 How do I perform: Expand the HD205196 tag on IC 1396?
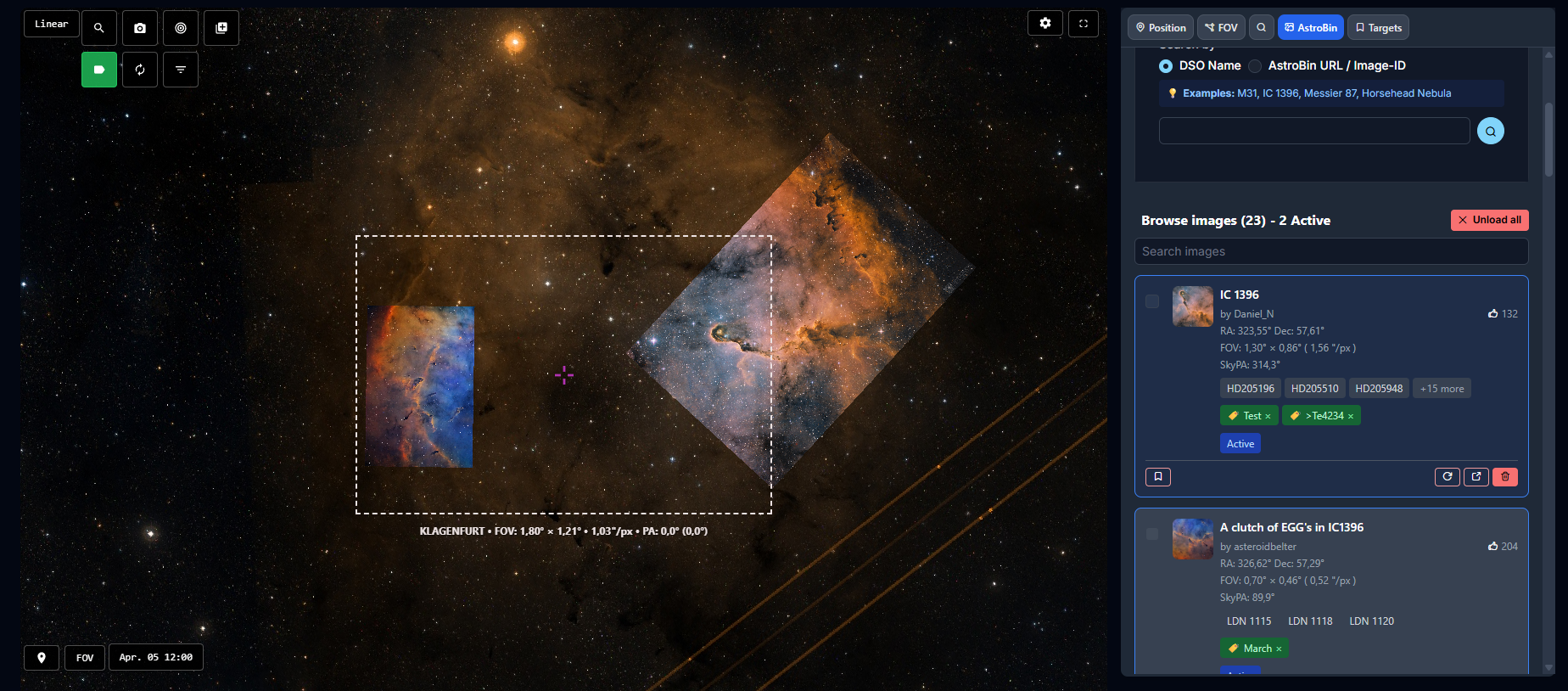(1250, 388)
